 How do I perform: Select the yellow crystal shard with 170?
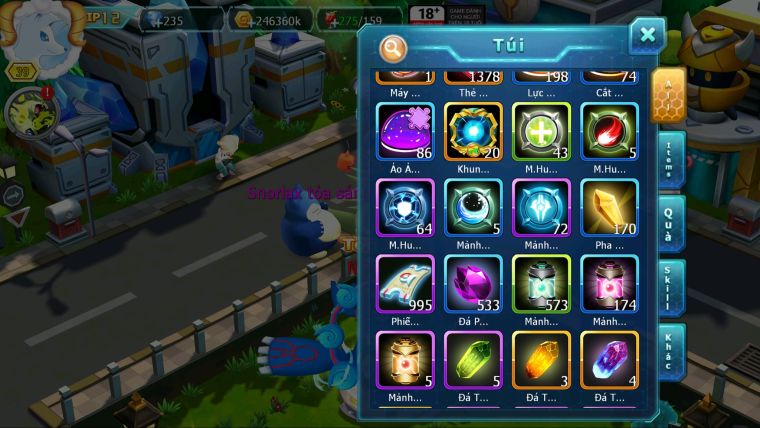(609, 208)
